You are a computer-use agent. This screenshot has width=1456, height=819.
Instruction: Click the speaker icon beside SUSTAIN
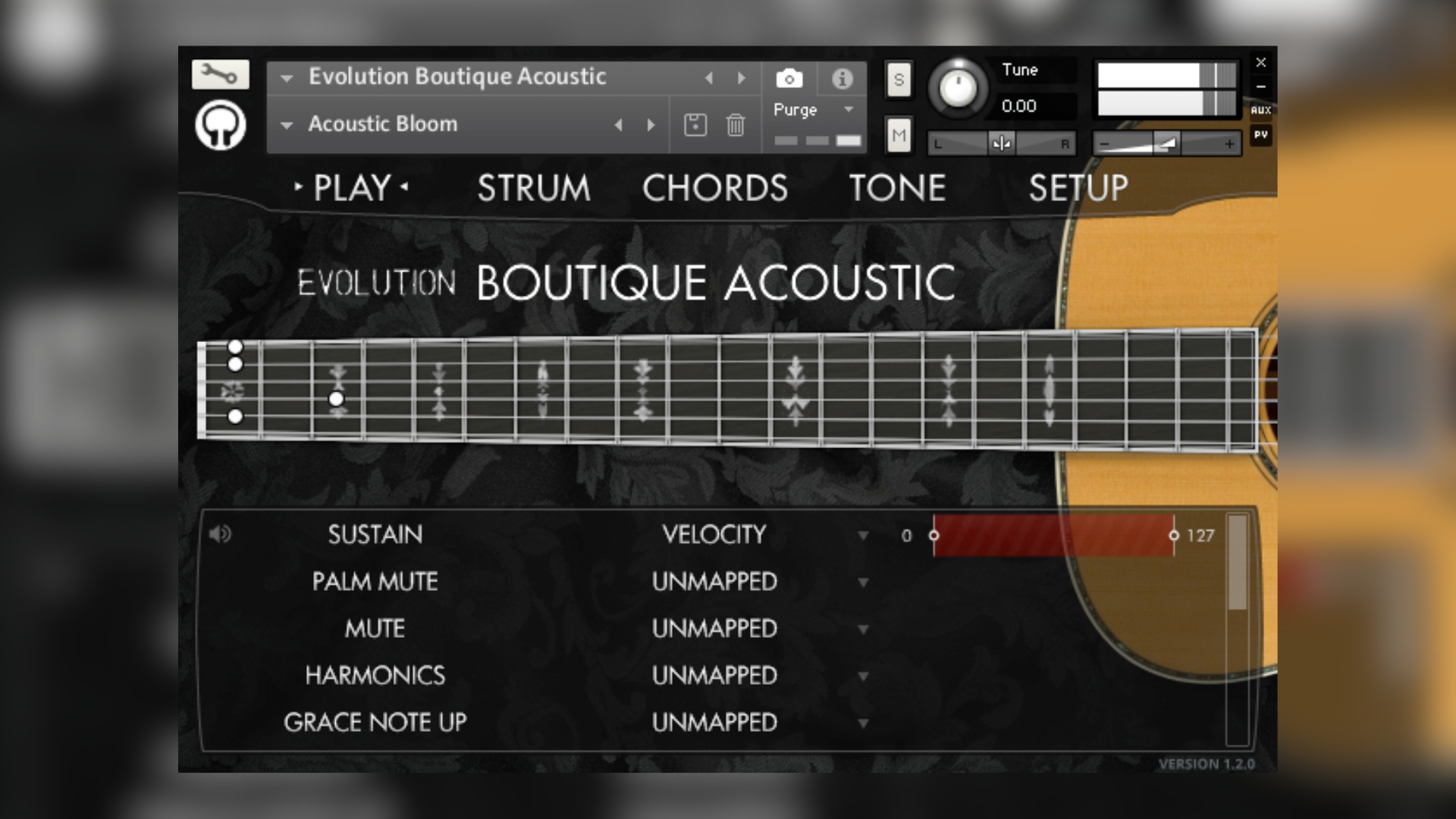click(x=220, y=534)
